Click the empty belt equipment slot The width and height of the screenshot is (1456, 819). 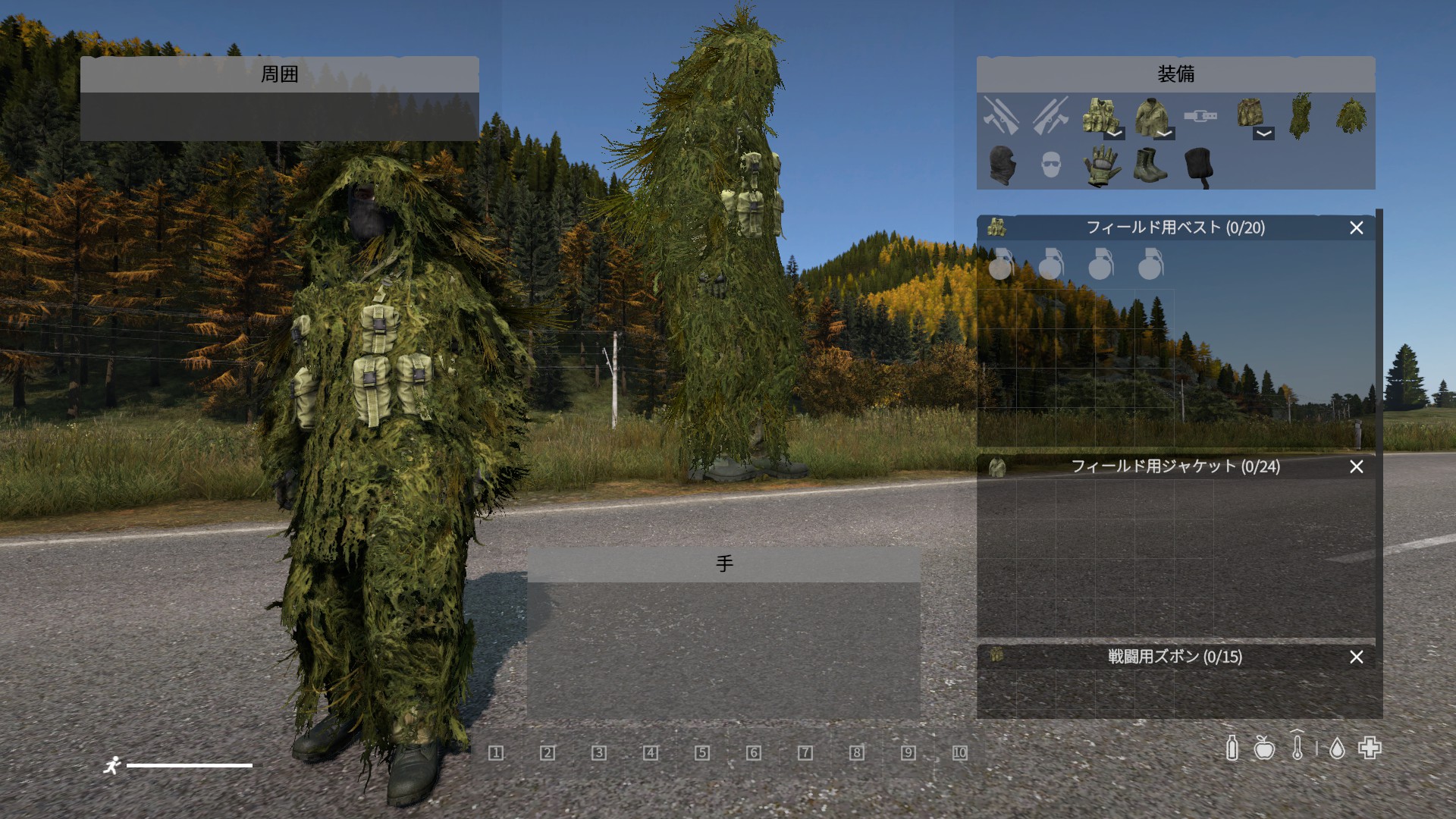coord(1200,116)
